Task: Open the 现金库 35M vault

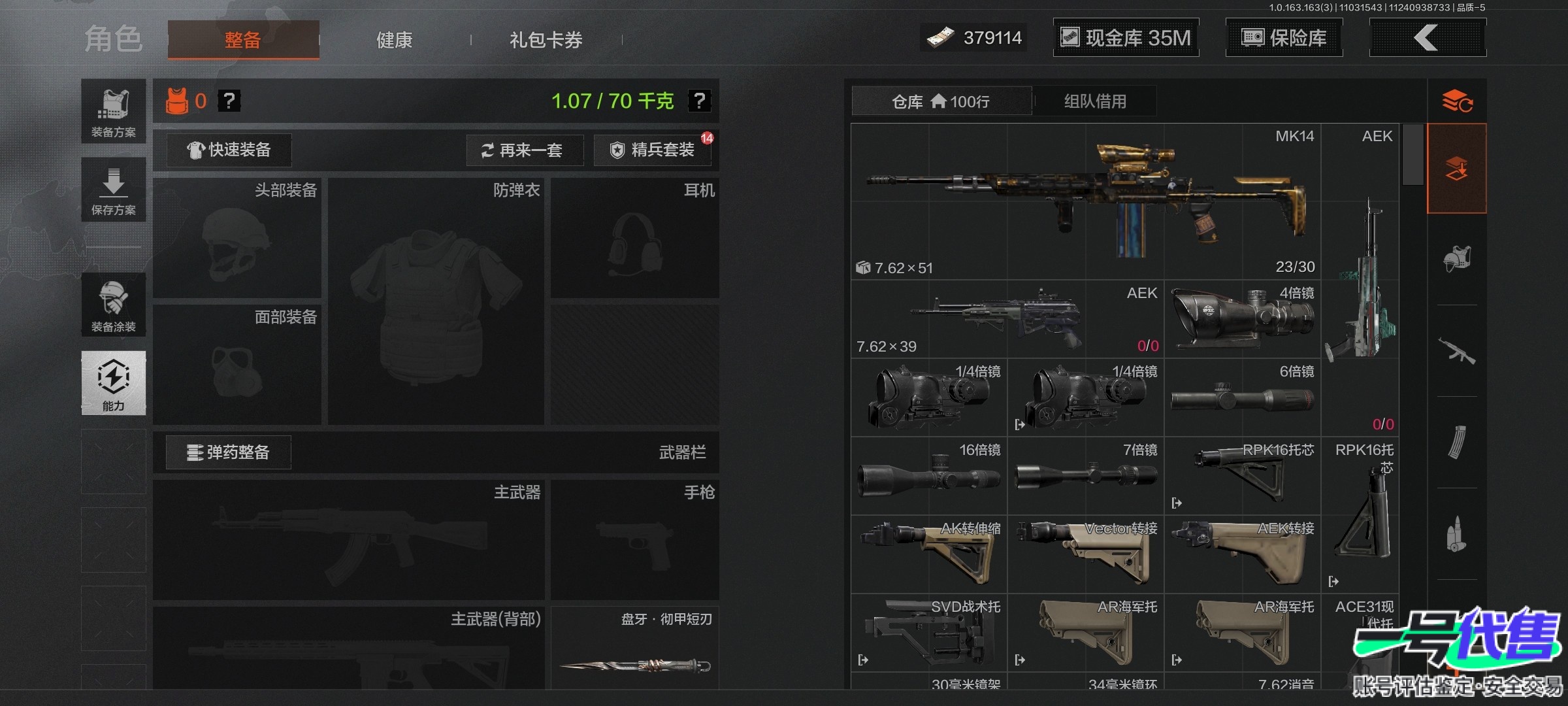Action: click(1126, 38)
